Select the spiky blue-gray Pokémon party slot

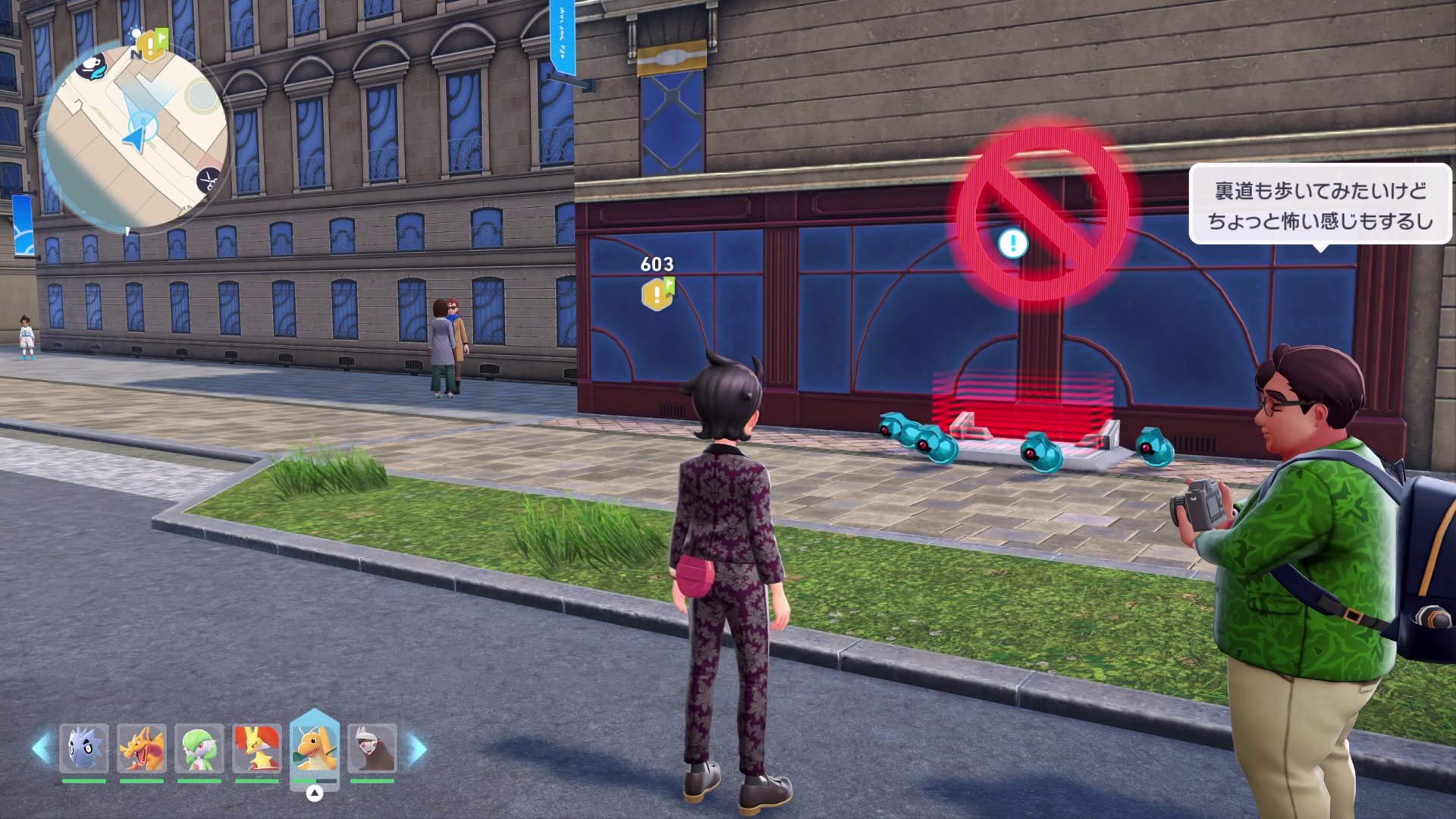click(x=84, y=748)
